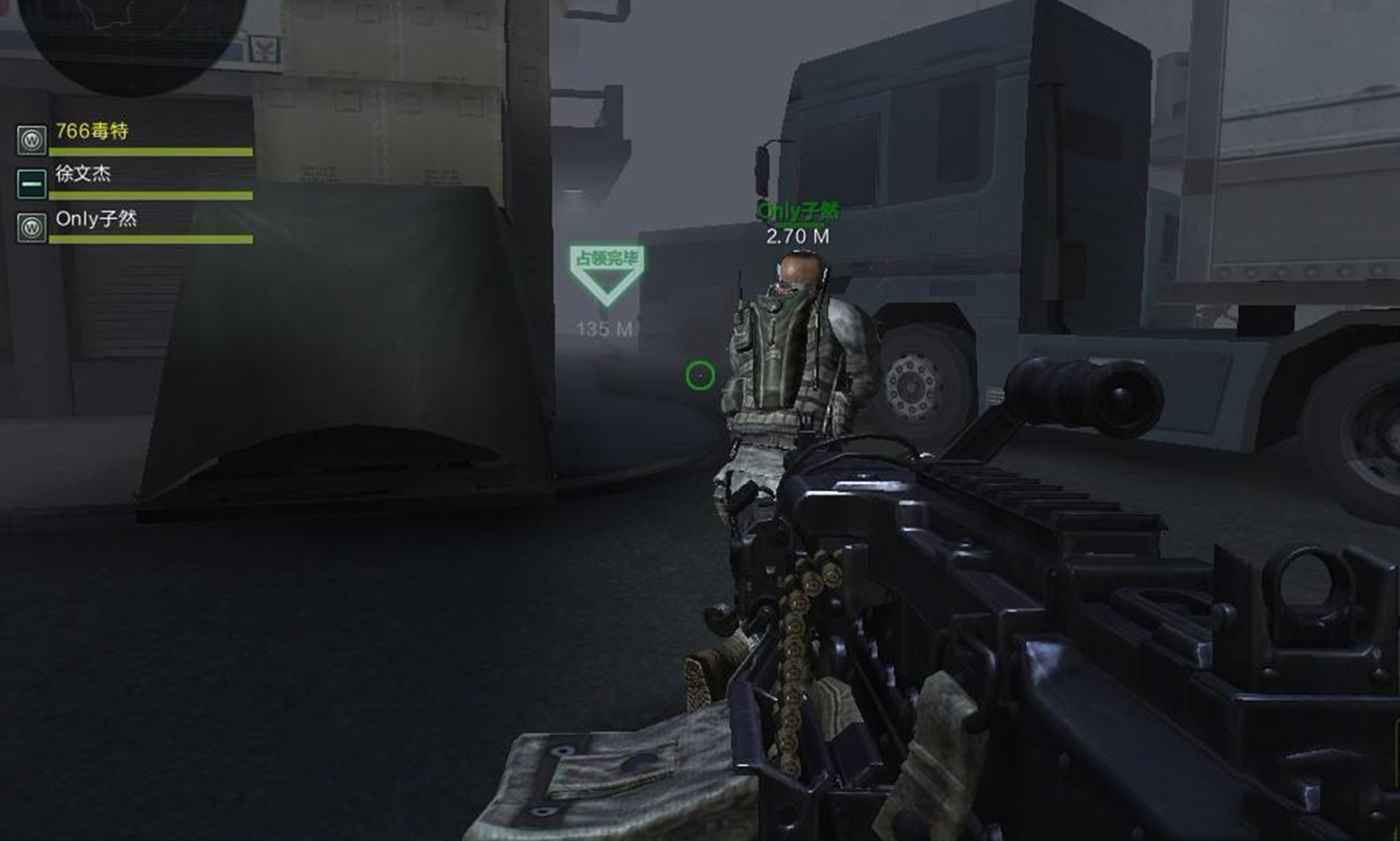Click the 占领完毕 objective marker
This screenshot has width=1400, height=841.
606,274
